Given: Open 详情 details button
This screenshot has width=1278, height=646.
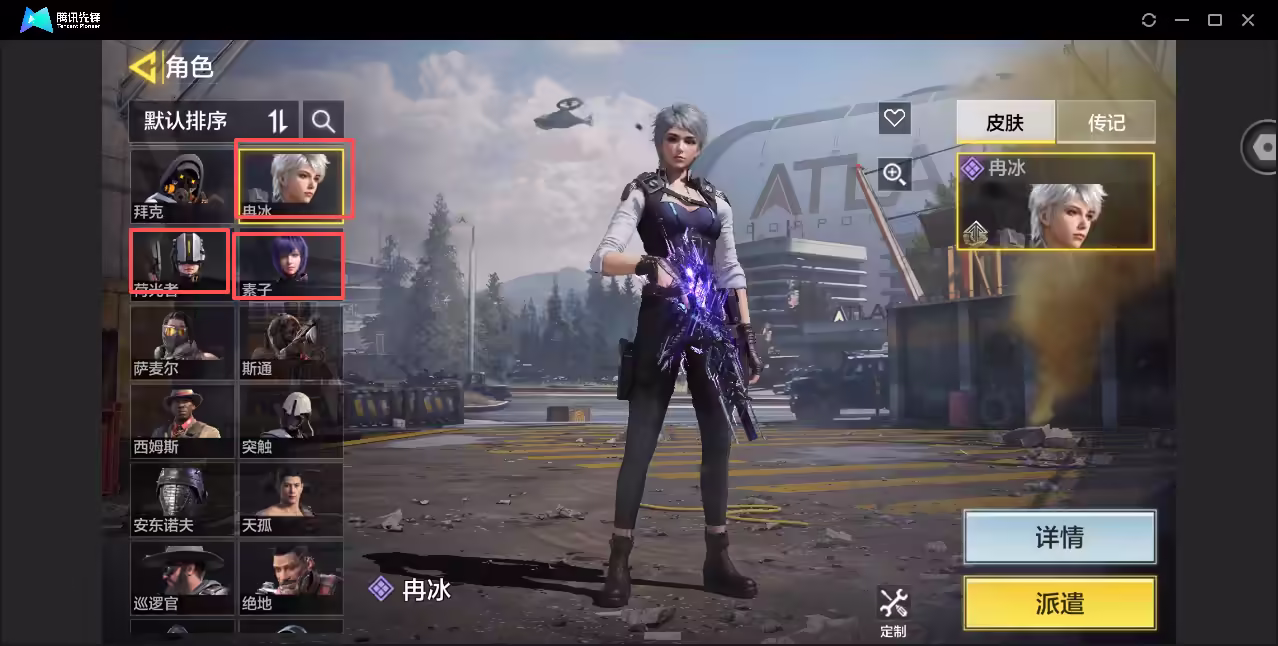Looking at the screenshot, I should click(1059, 537).
